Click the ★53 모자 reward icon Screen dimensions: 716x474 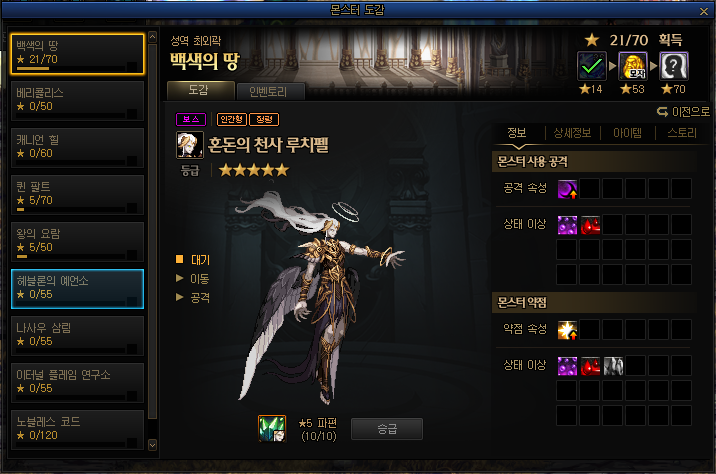633,66
